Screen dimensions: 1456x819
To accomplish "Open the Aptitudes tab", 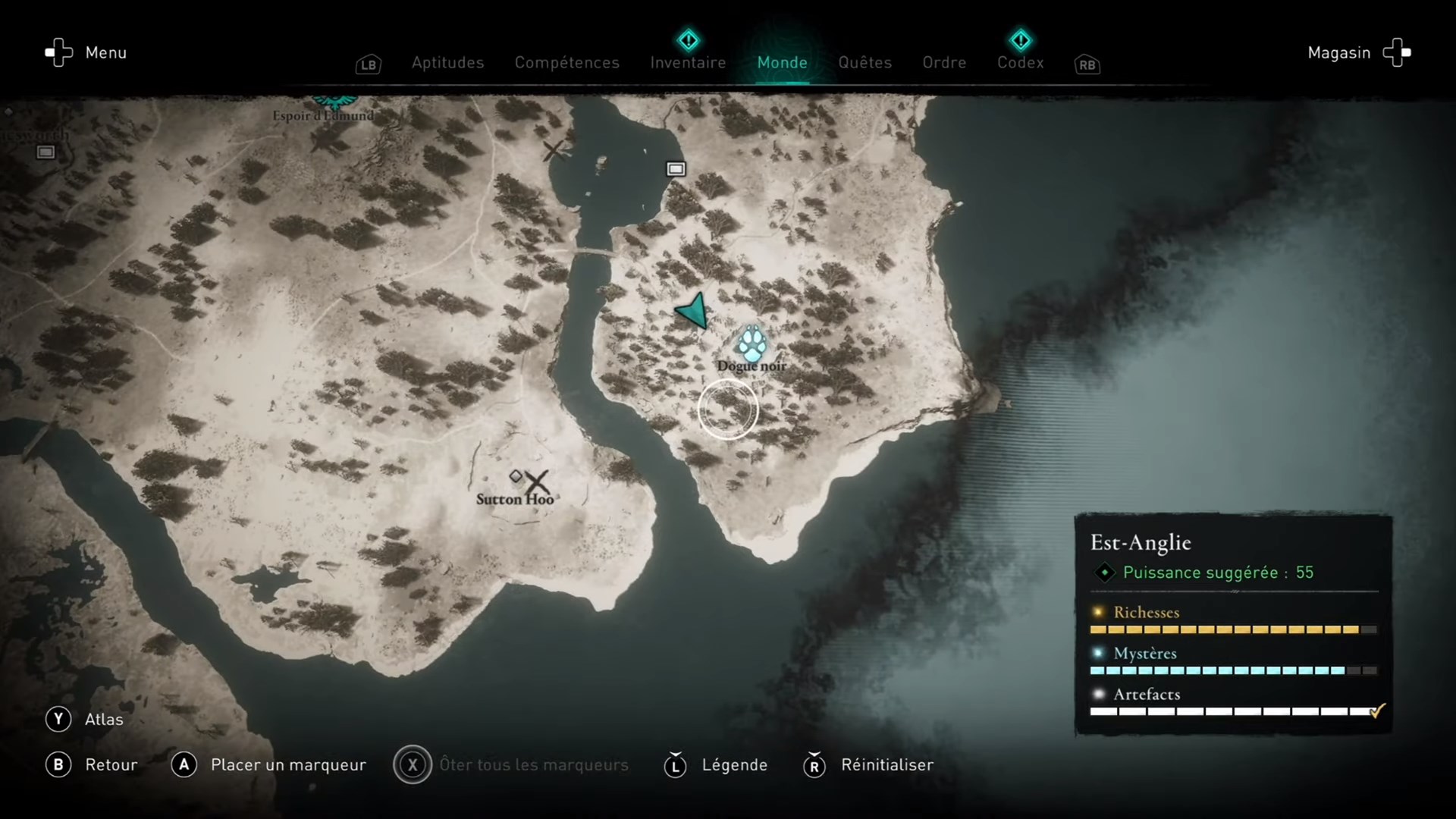I will click(x=447, y=62).
